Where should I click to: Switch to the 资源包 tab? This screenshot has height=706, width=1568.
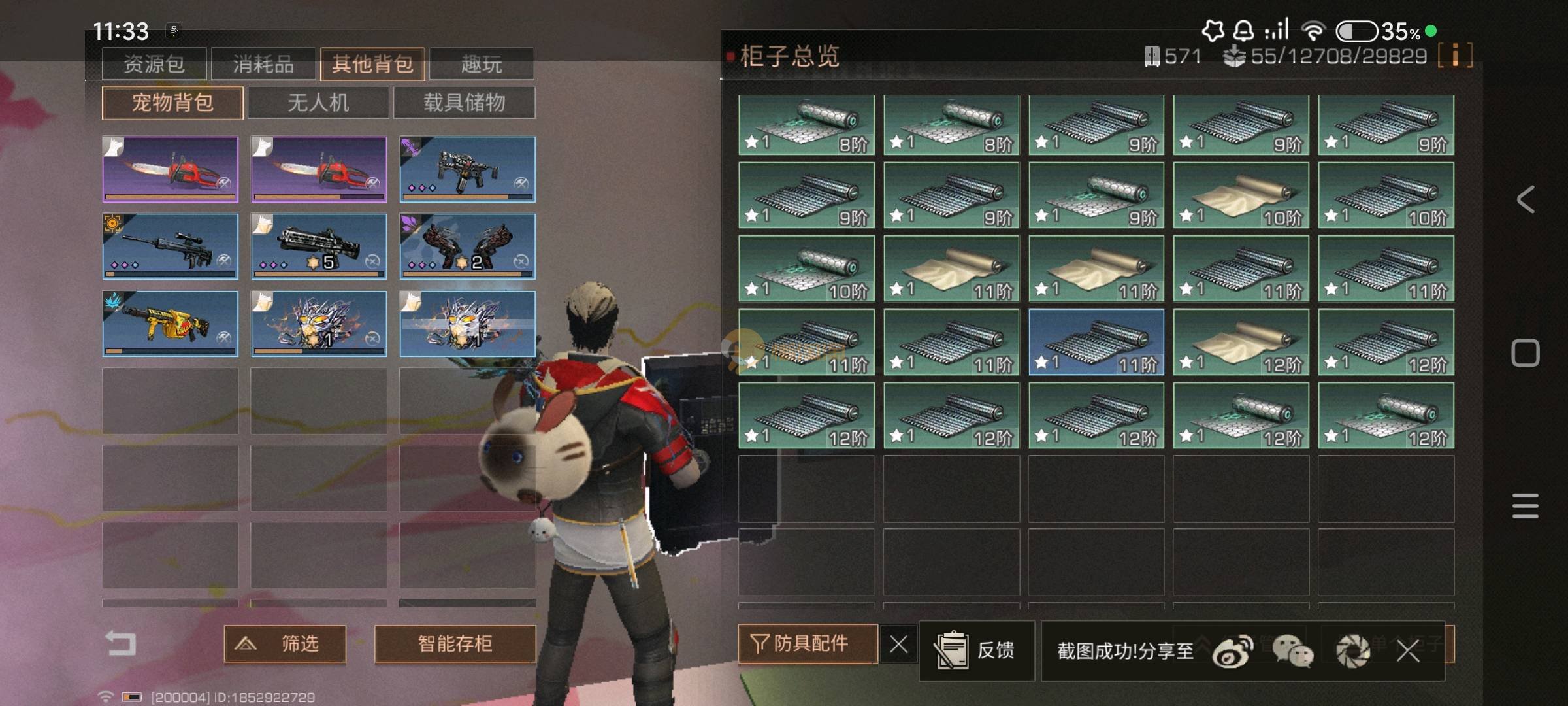(x=154, y=64)
